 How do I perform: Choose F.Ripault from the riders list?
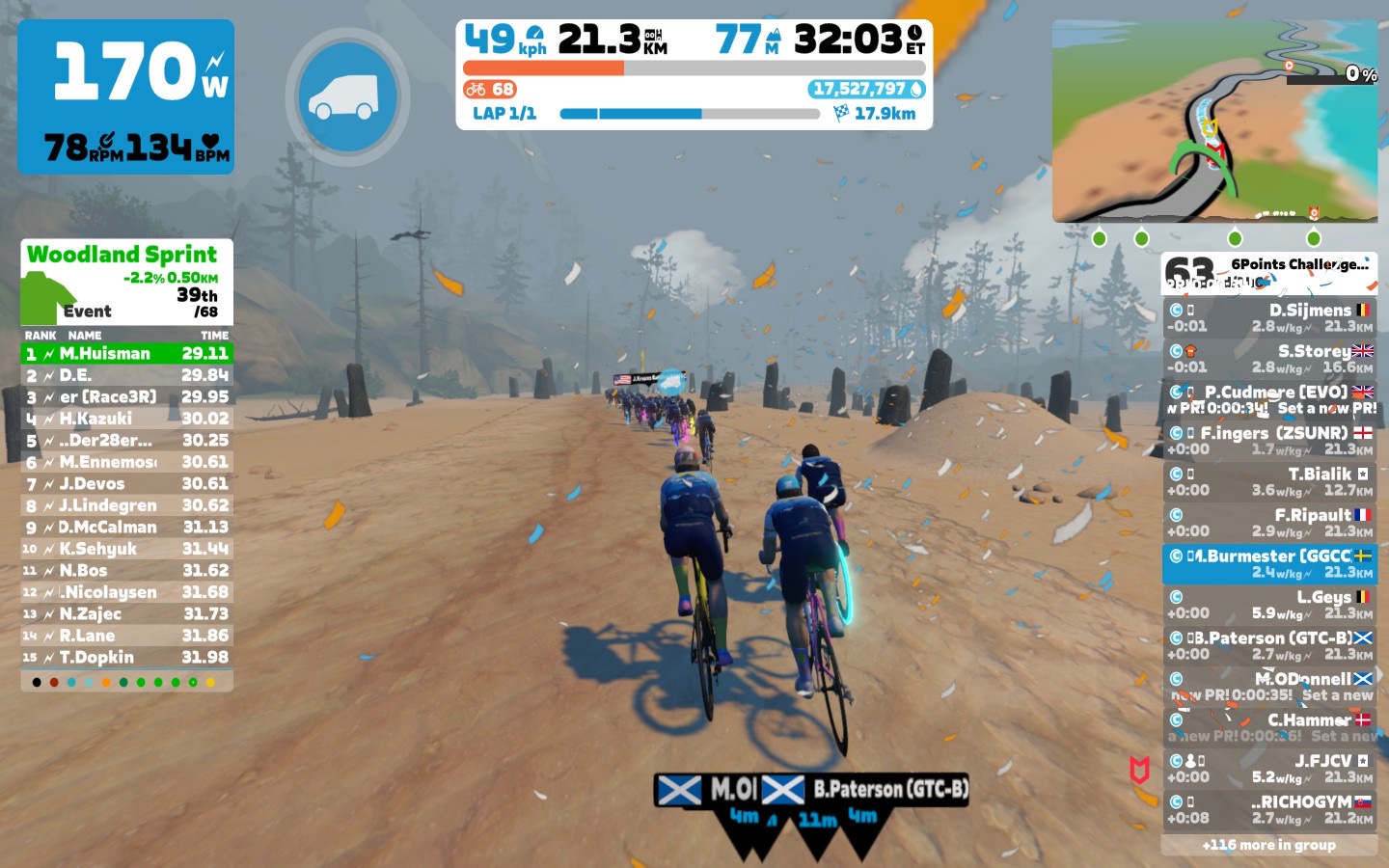(1268, 523)
